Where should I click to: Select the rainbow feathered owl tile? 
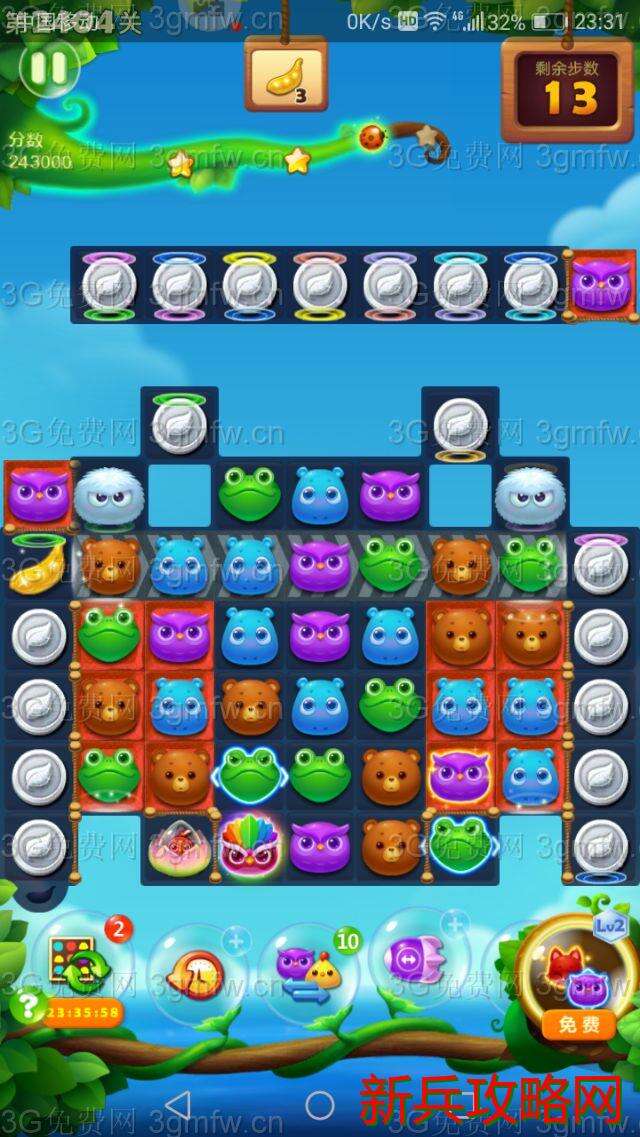coord(249,847)
